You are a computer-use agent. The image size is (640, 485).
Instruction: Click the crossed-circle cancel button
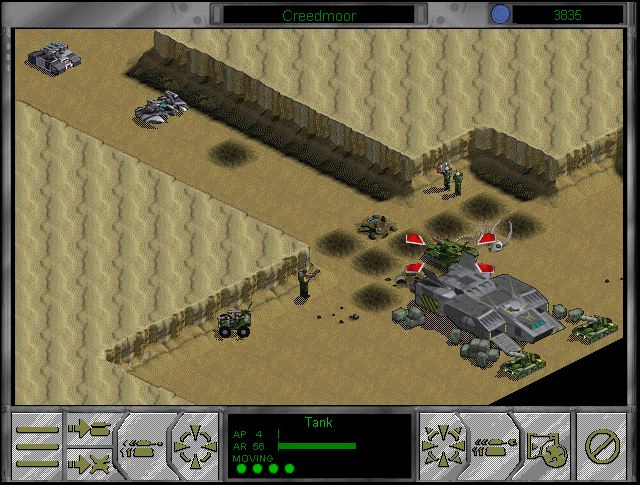(x=602, y=443)
